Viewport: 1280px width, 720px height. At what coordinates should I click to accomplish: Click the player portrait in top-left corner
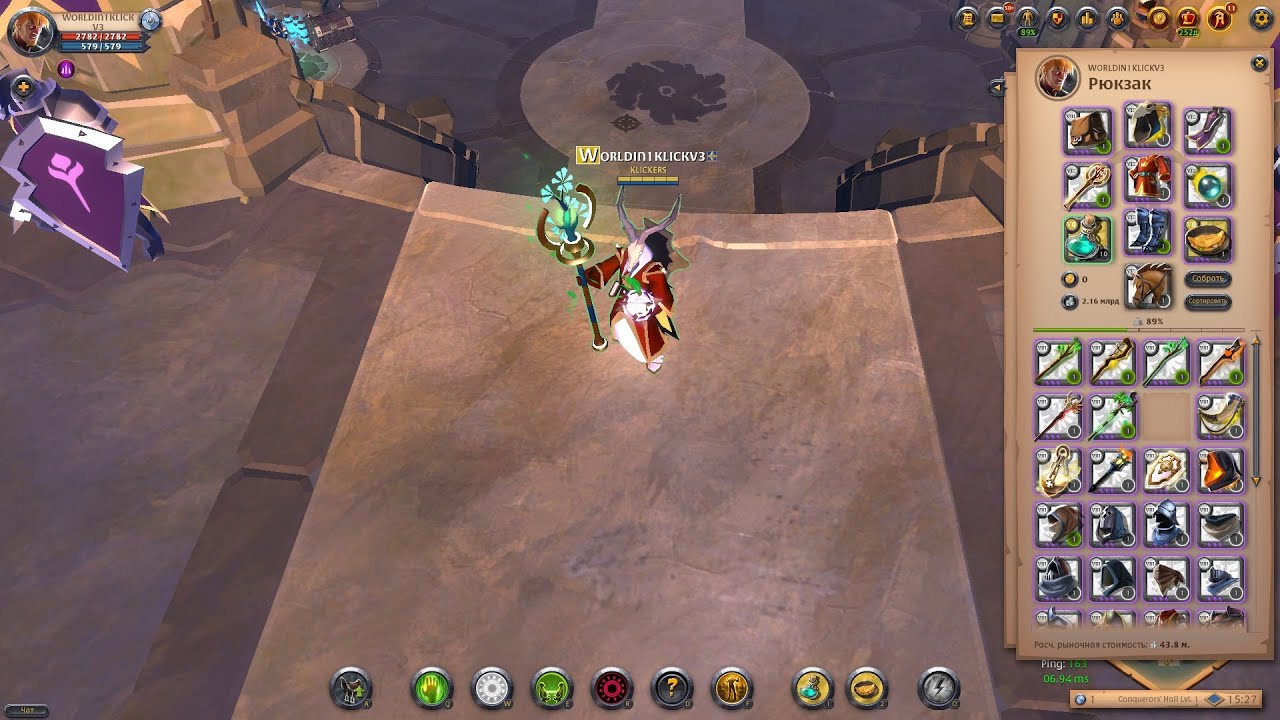click(32, 32)
